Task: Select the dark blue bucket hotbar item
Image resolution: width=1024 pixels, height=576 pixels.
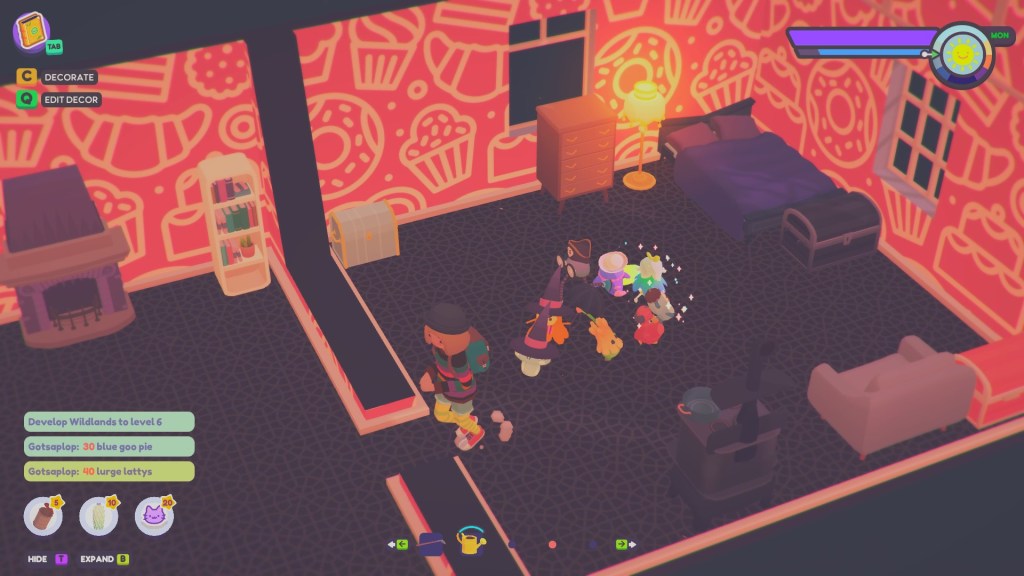Action: tap(431, 544)
